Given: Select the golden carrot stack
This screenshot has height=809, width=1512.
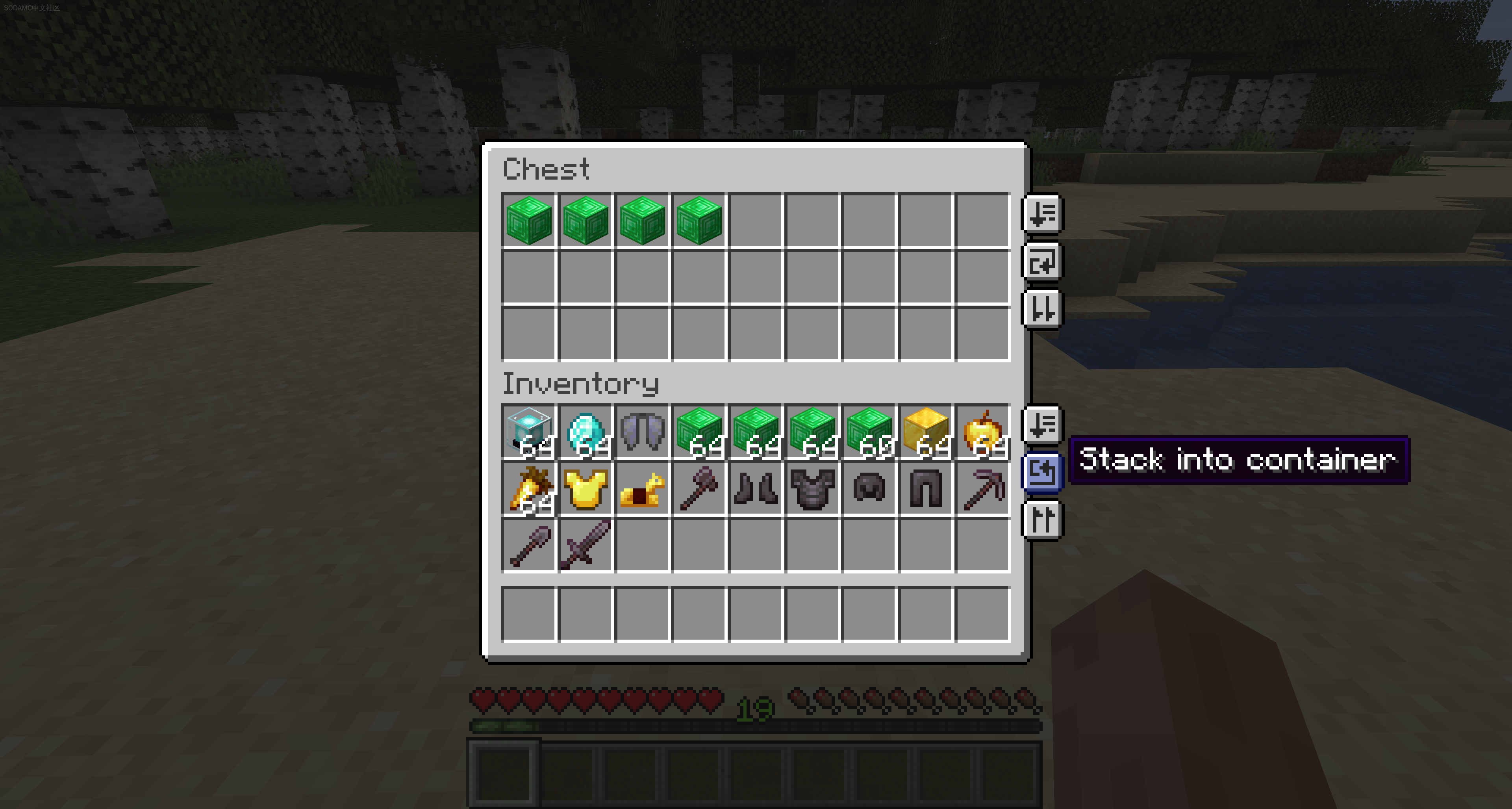Looking at the screenshot, I should (528, 488).
